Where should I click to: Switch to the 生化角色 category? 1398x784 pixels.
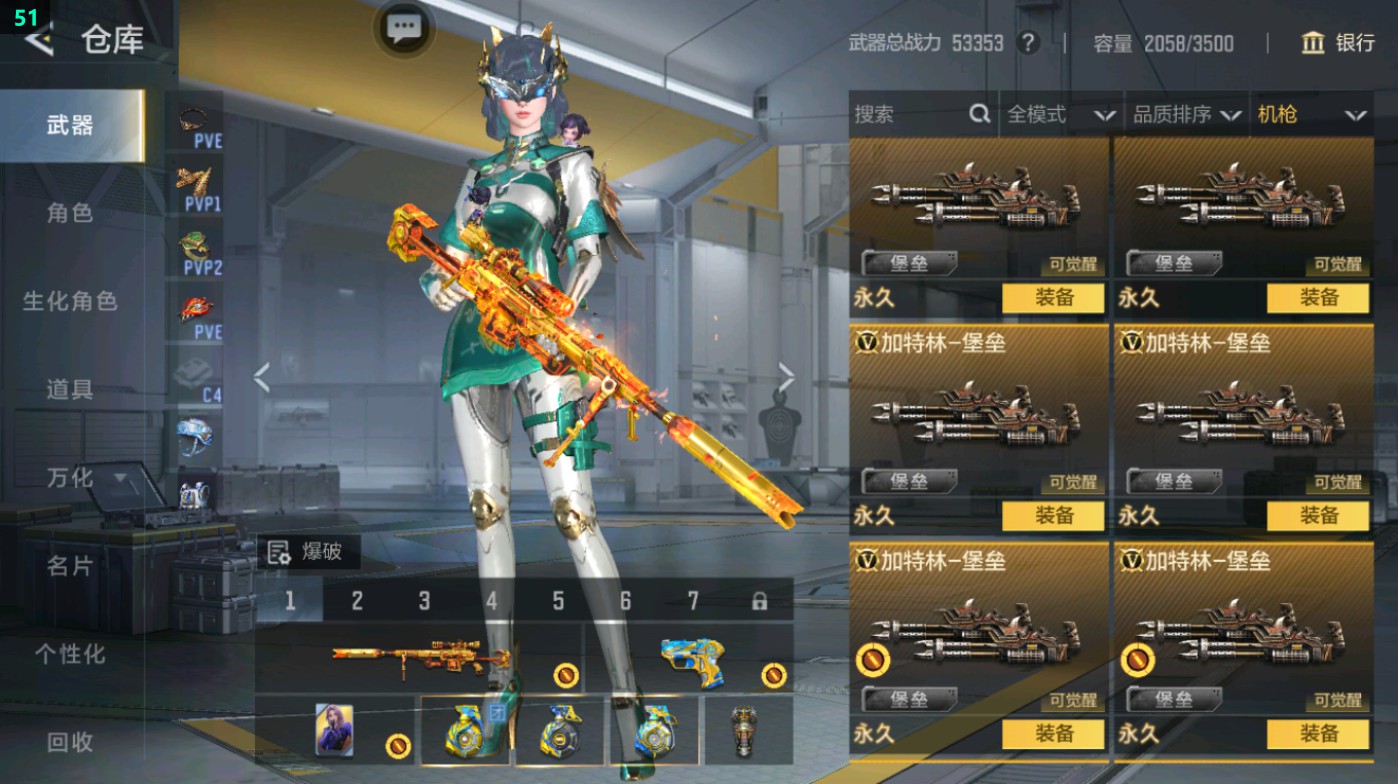pyautogui.click(x=70, y=301)
